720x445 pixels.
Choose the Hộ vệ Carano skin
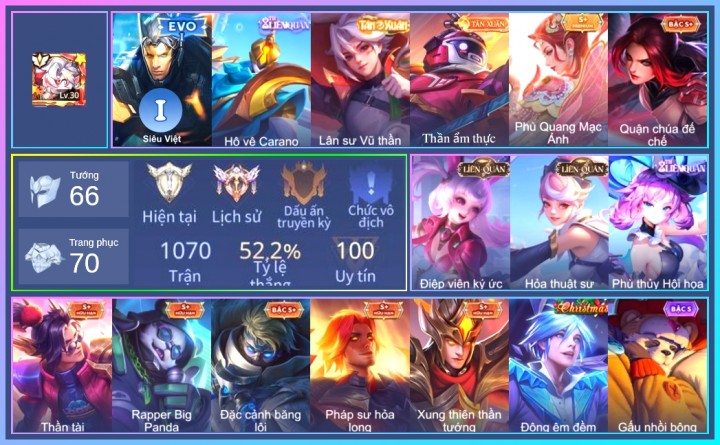[x=261, y=80]
